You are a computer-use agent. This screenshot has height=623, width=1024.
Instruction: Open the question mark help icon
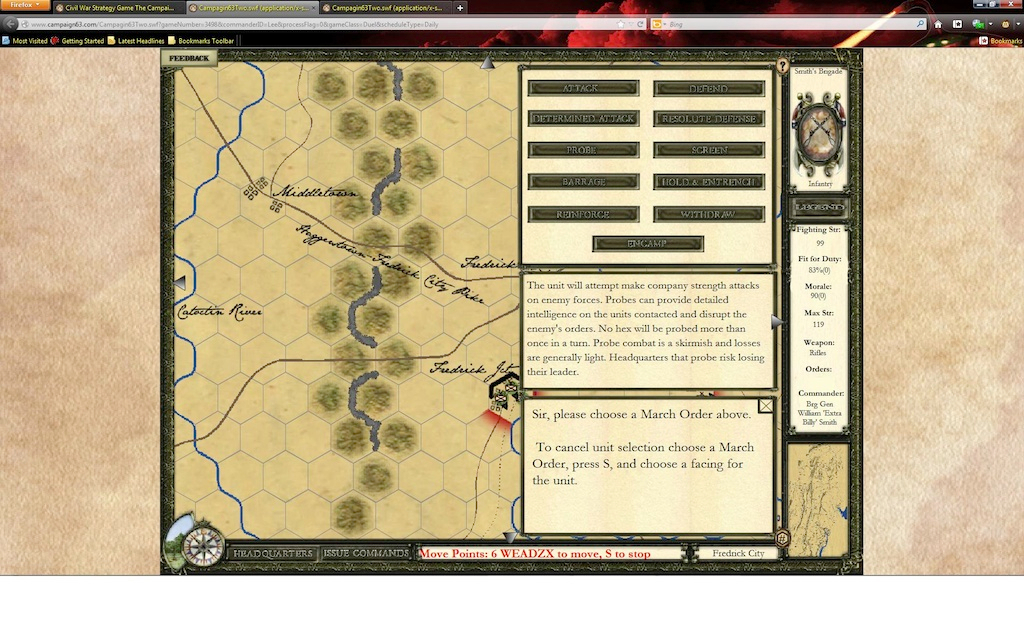[783, 66]
